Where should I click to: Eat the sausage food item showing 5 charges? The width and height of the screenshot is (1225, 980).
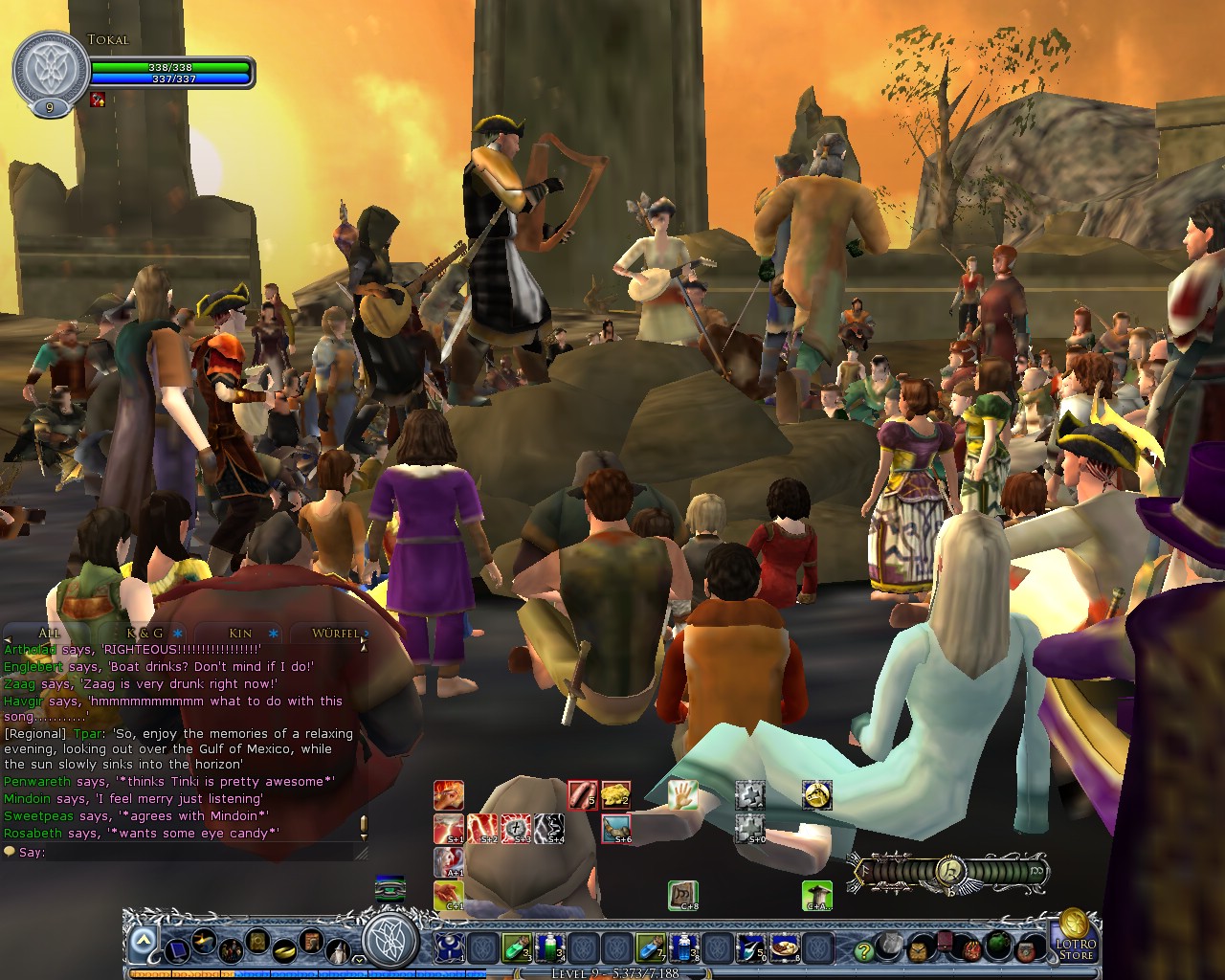583,794
